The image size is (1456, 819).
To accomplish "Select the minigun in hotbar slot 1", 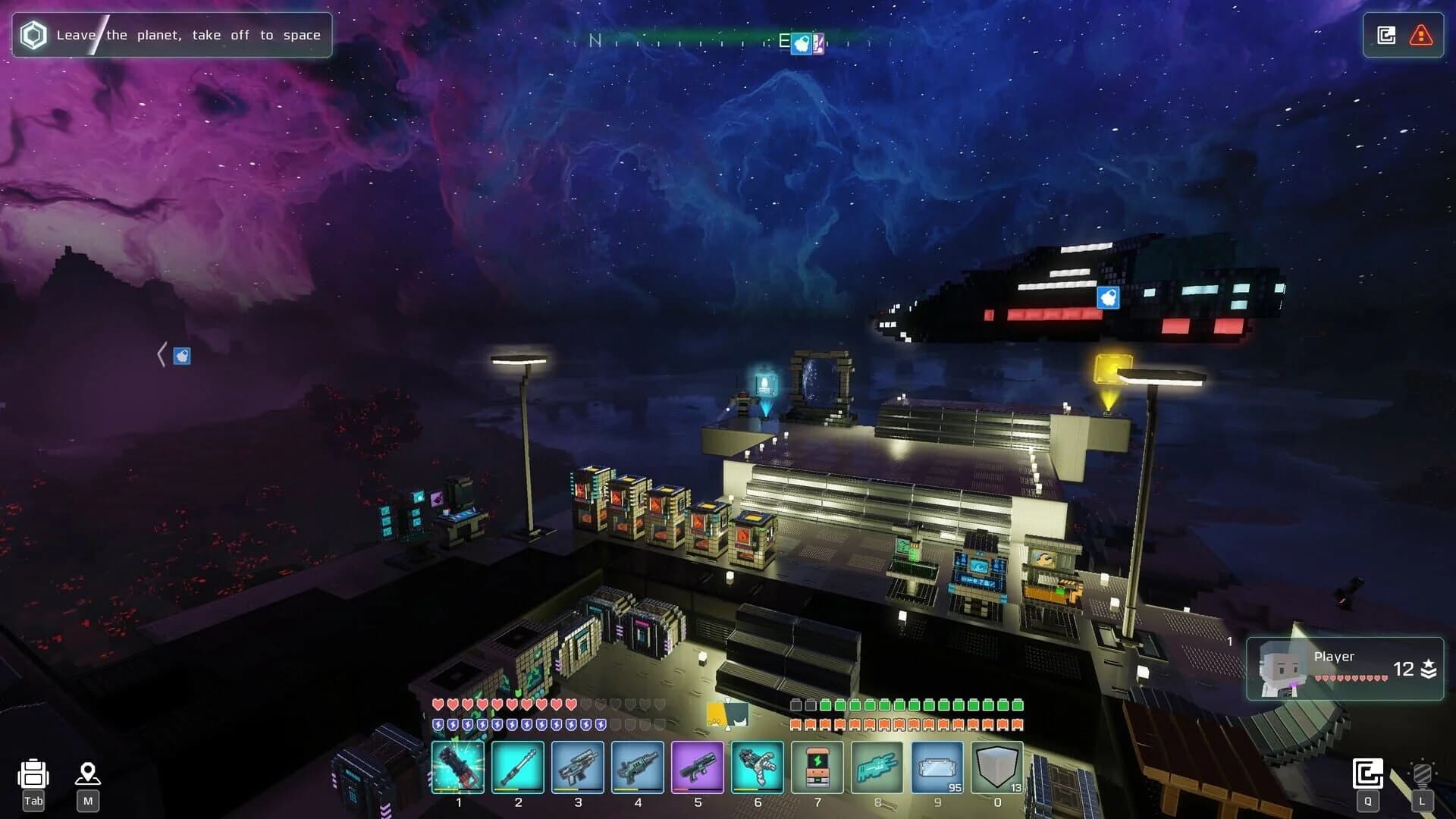I will click(x=459, y=767).
